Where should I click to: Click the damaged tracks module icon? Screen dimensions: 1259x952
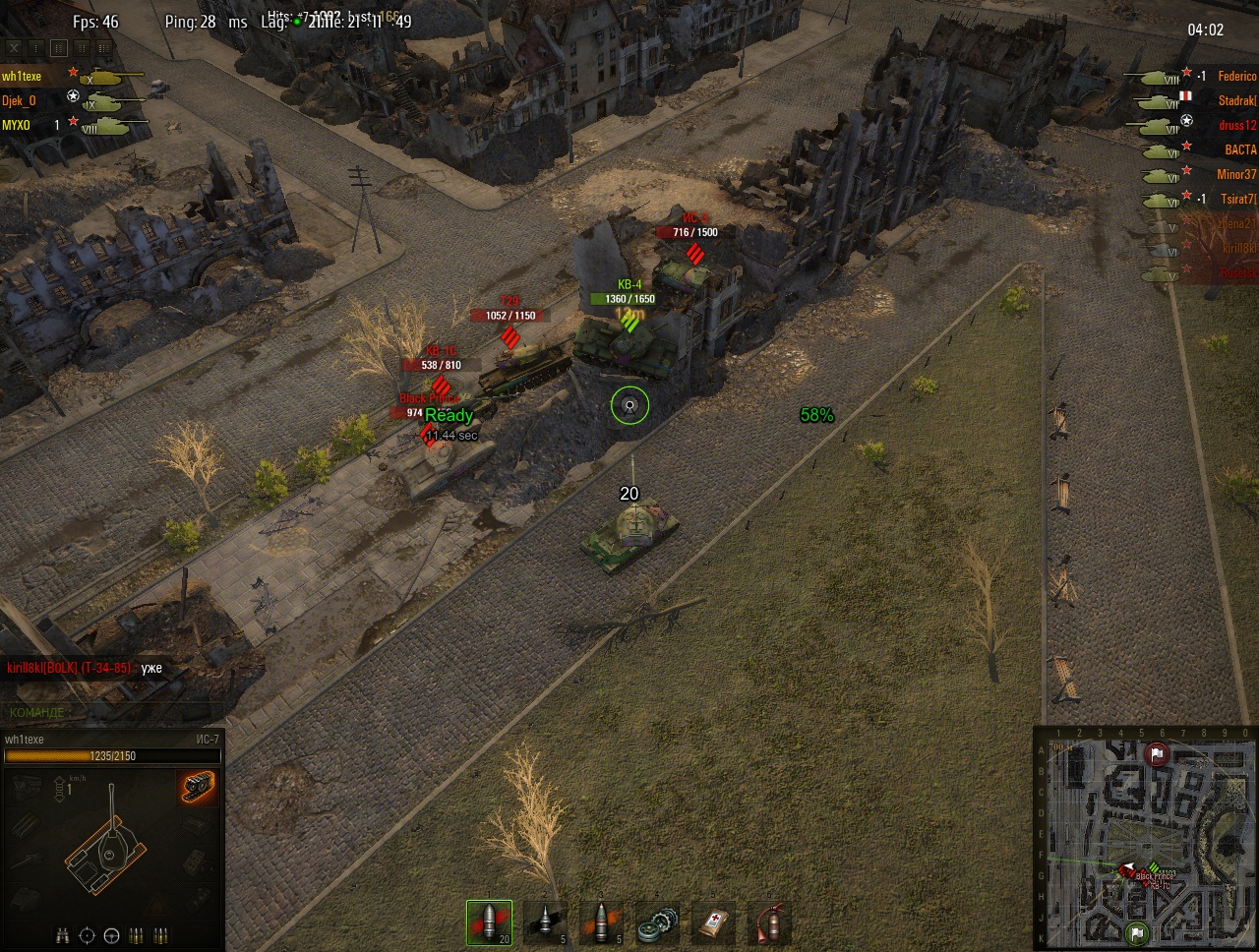(197, 787)
